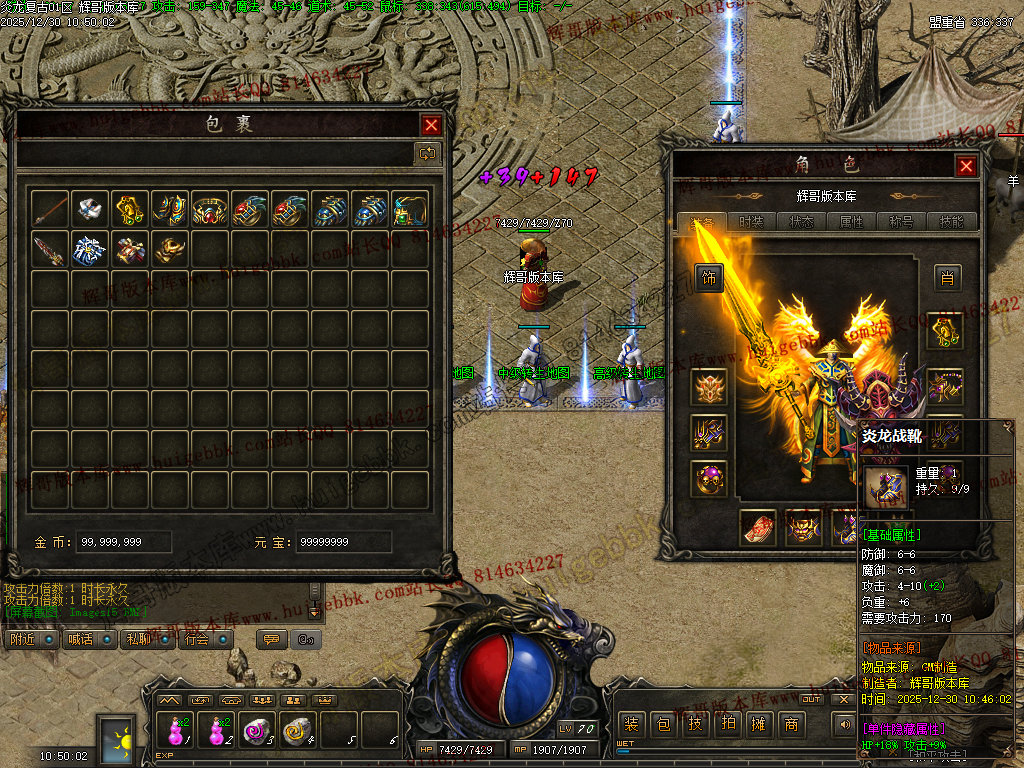The image size is (1024, 768).
Task: Click the 包 bag button on bottom bar
Action: pyautogui.click(x=663, y=724)
